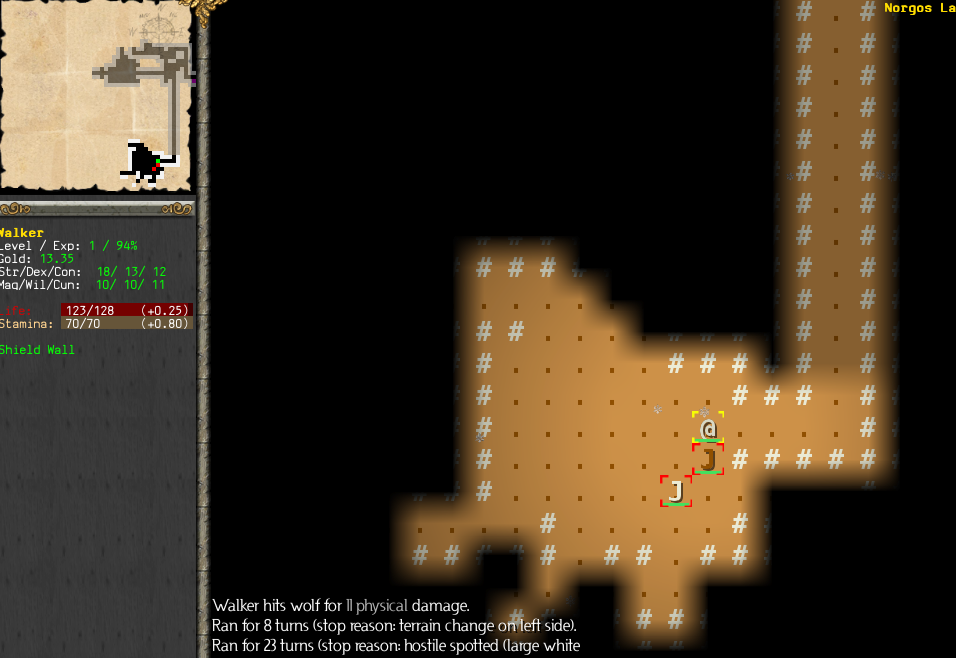The width and height of the screenshot is (956, 658).
Task: Activate the Shield Wall talent
Action: pyautogui.click(x=38, y=350)
